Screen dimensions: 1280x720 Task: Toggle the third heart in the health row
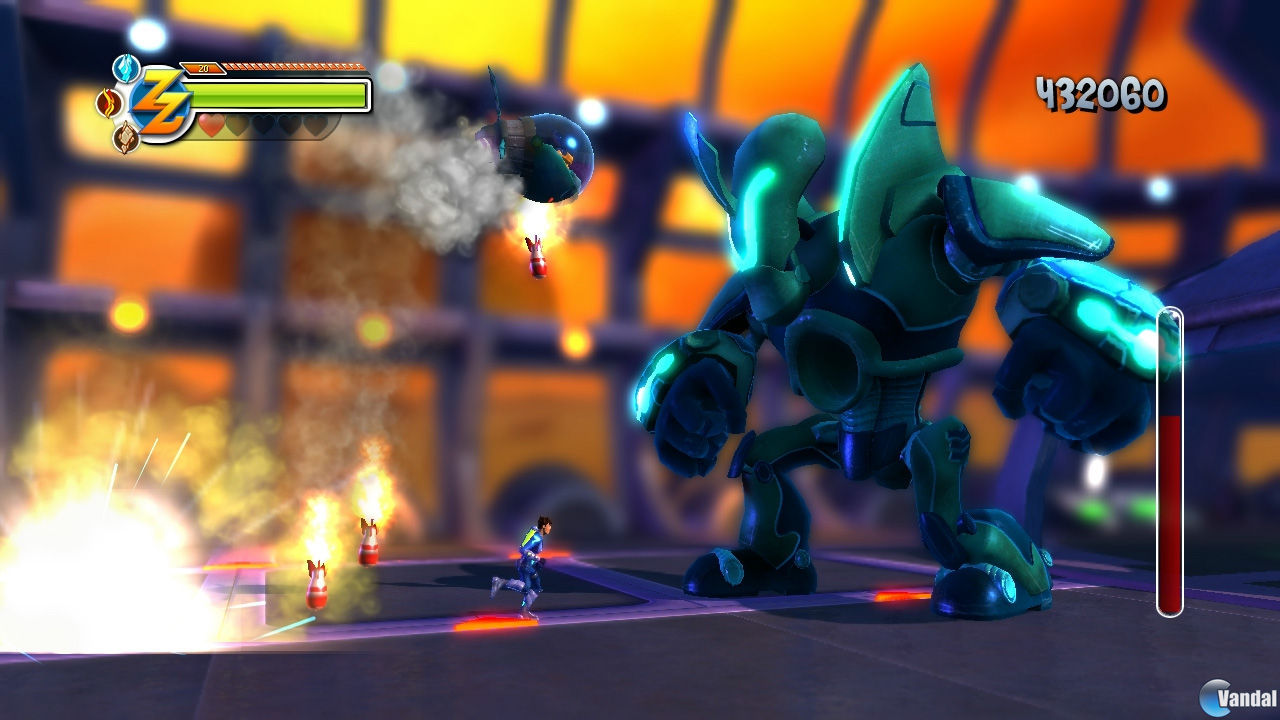coord(262,125)
